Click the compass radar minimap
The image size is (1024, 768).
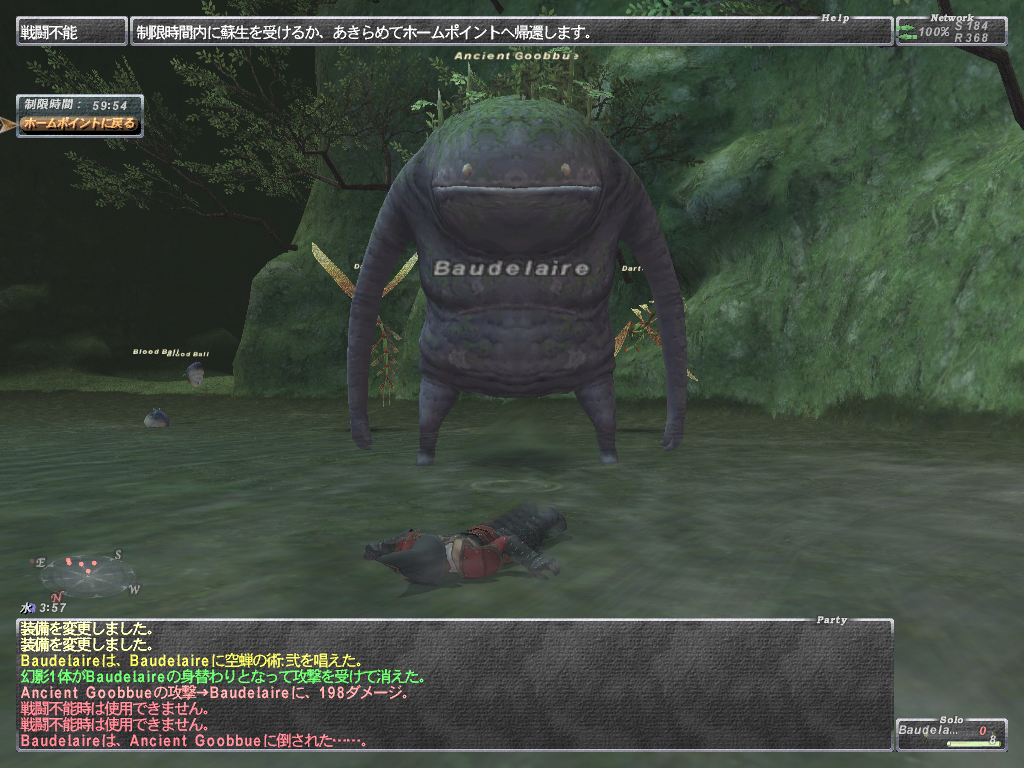coord(88,573)
